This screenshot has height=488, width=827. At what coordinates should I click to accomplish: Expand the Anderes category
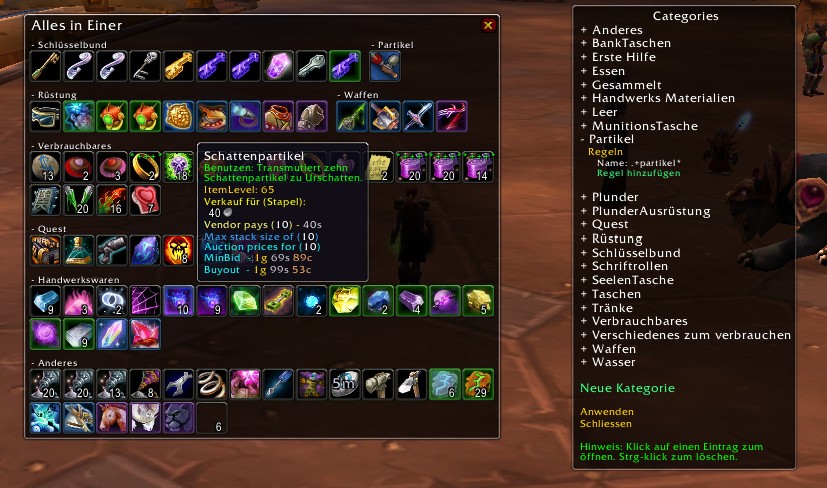tap(616, 30)
